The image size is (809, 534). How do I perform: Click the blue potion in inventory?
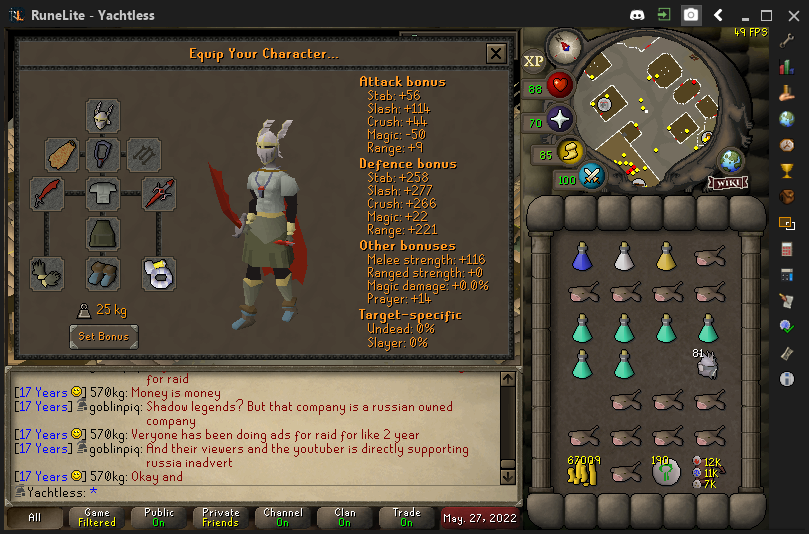(583, 258)
